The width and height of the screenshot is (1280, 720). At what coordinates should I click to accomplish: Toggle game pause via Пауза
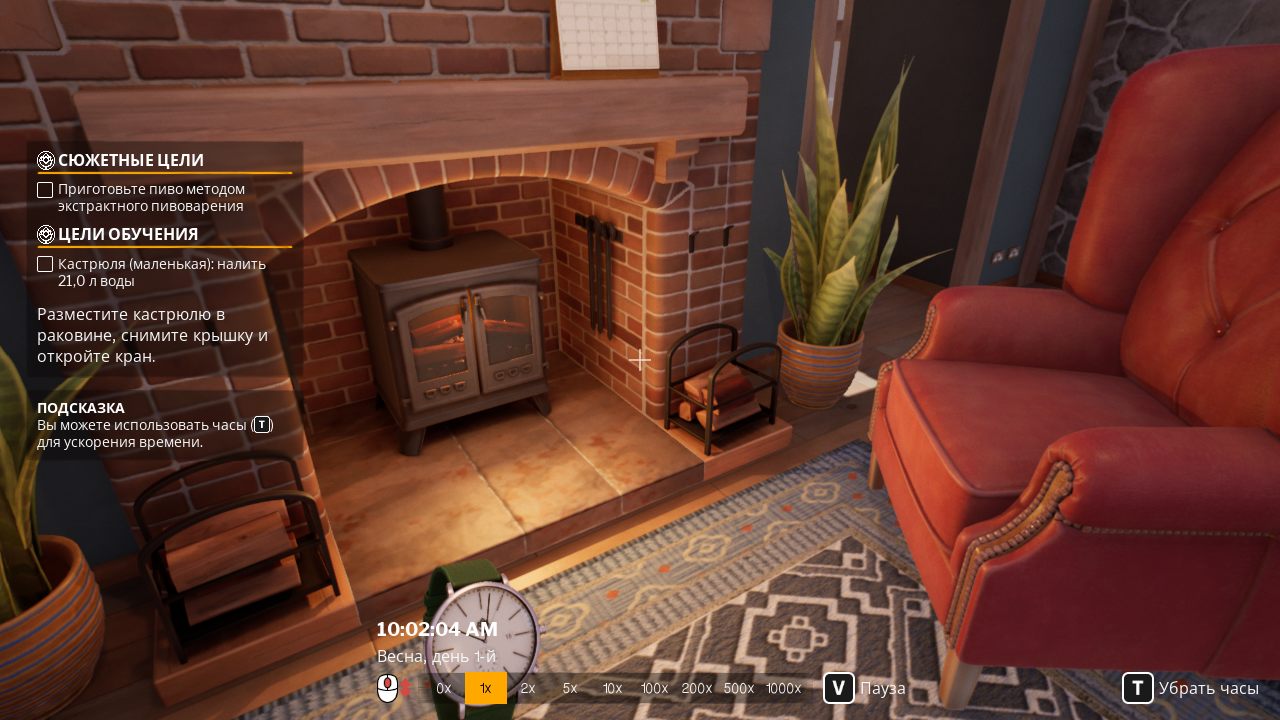click(880, 688)
